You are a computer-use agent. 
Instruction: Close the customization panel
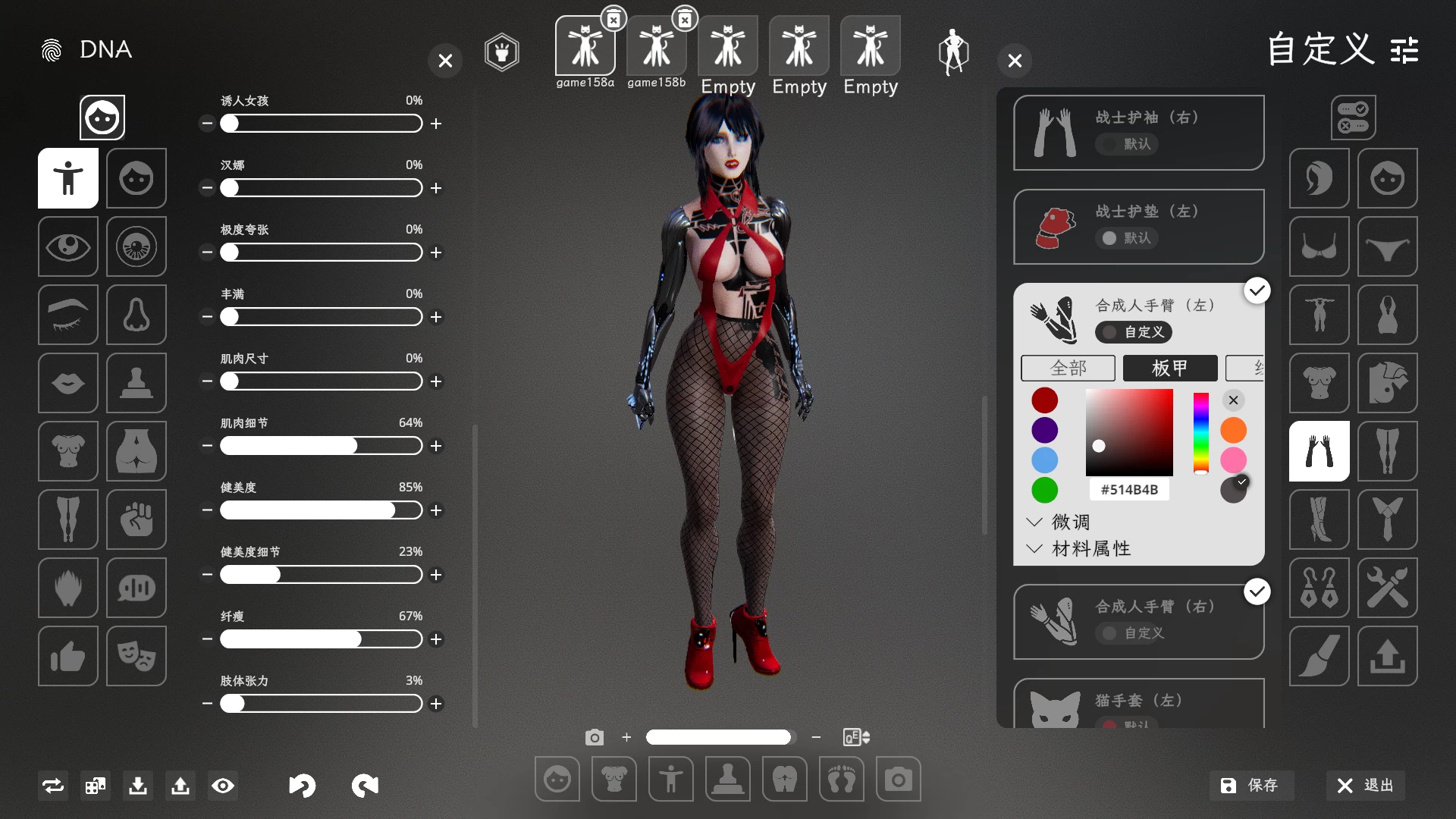pos(1015,61)
